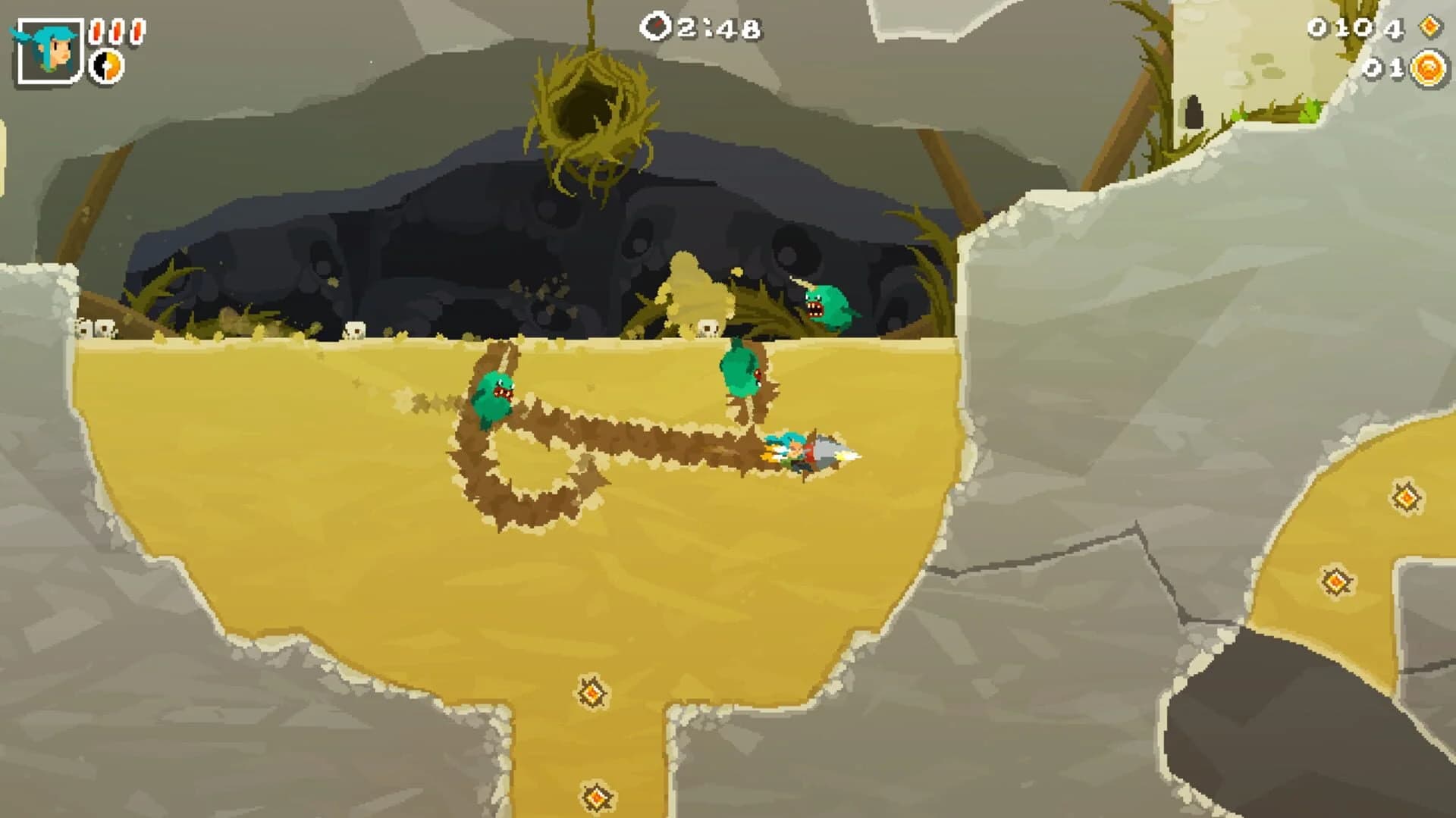Click the first red health pip

tap(96, 31)
